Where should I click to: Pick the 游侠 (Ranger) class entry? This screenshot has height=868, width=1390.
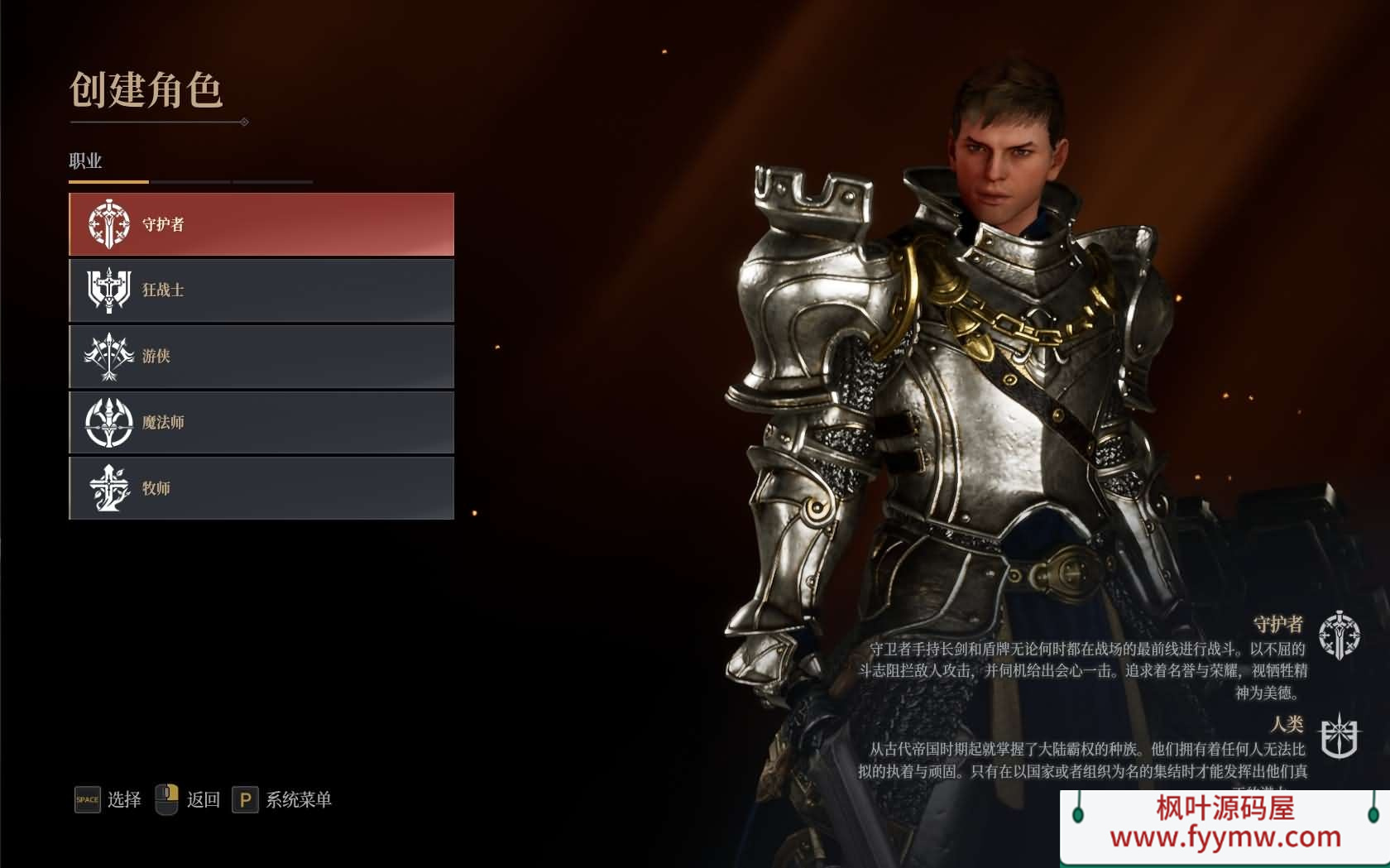261,357
